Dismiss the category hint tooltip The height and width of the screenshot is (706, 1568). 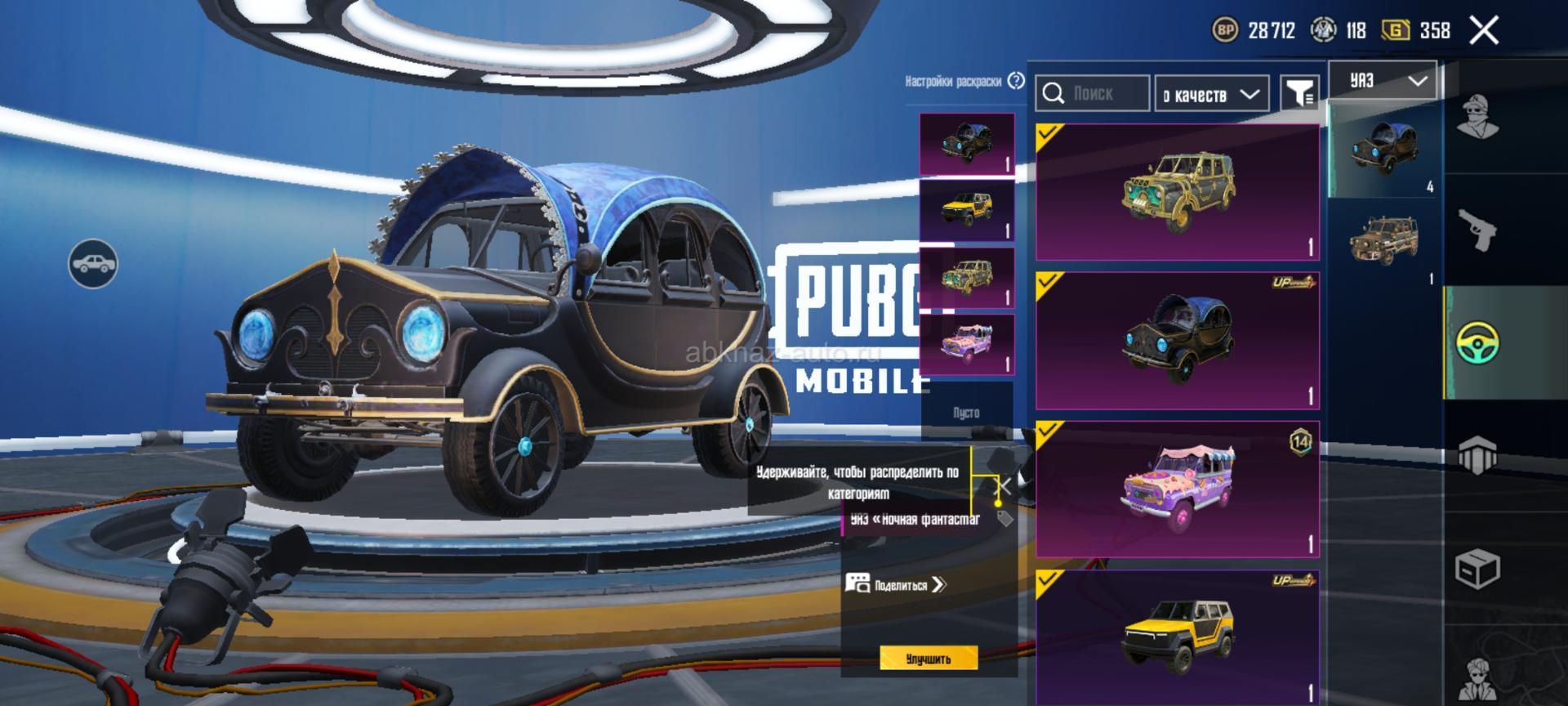tap(1004, 487)
